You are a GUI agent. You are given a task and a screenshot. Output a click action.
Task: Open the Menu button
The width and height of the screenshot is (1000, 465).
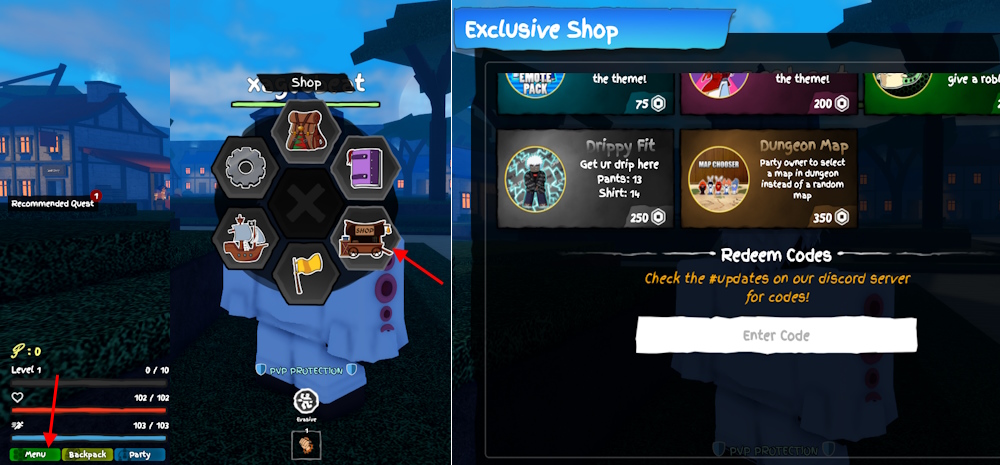[x=35, y=454]
